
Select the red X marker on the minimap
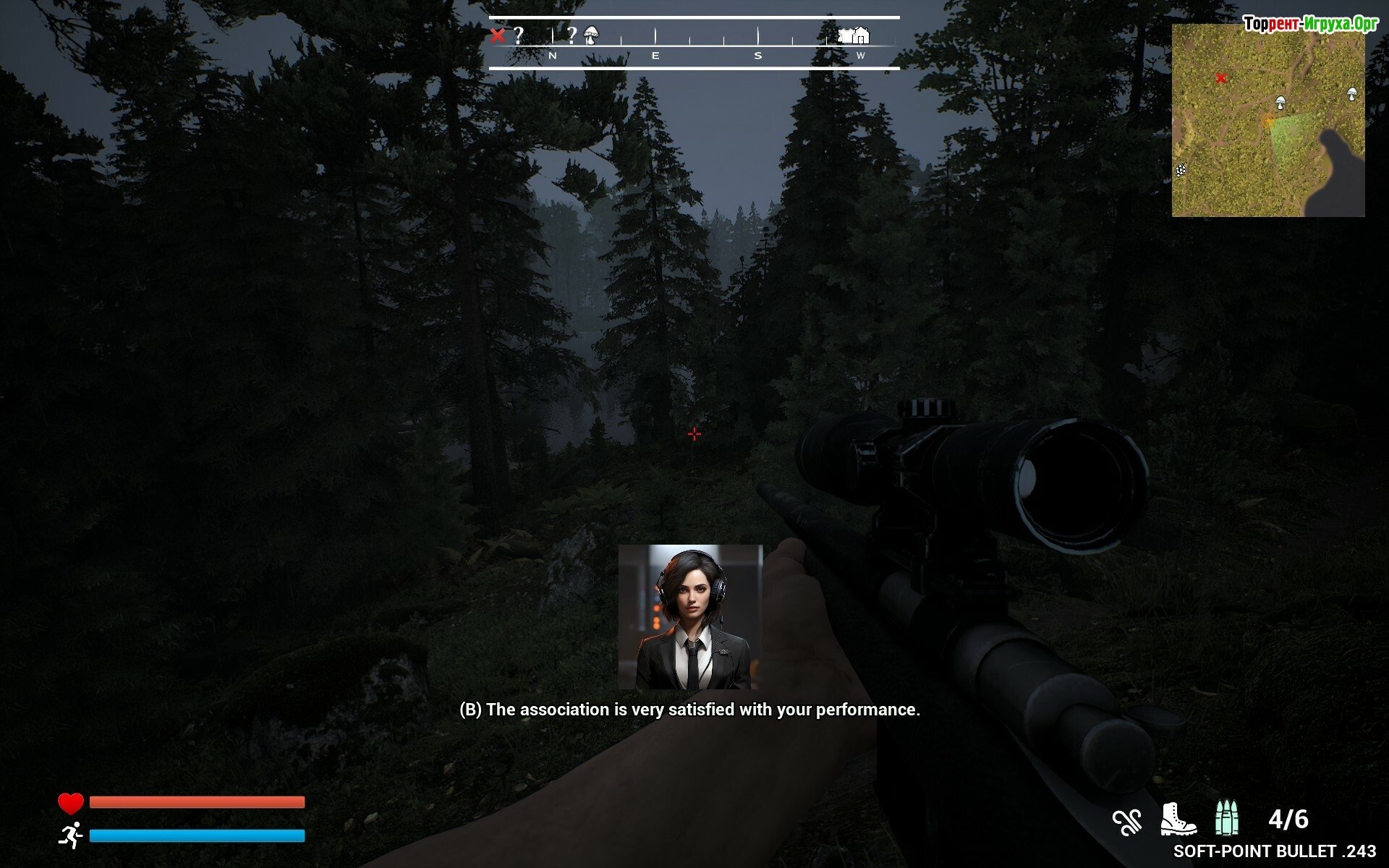pyautogui.click(x=1221, y=78)
